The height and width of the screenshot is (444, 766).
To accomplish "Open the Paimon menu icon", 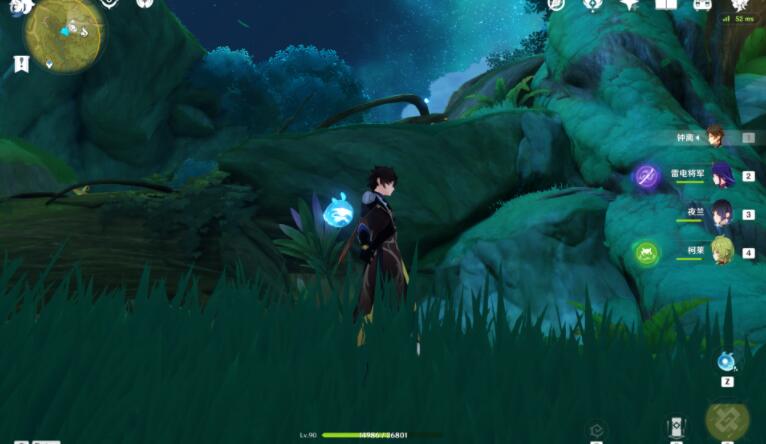I will tap(22, 6).
